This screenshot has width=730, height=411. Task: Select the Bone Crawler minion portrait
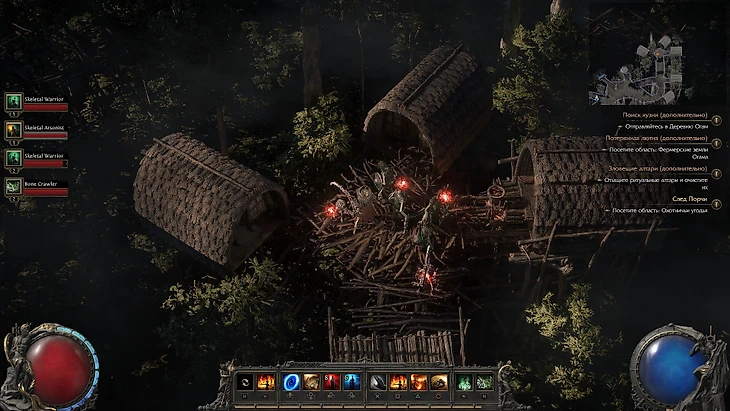14,186
